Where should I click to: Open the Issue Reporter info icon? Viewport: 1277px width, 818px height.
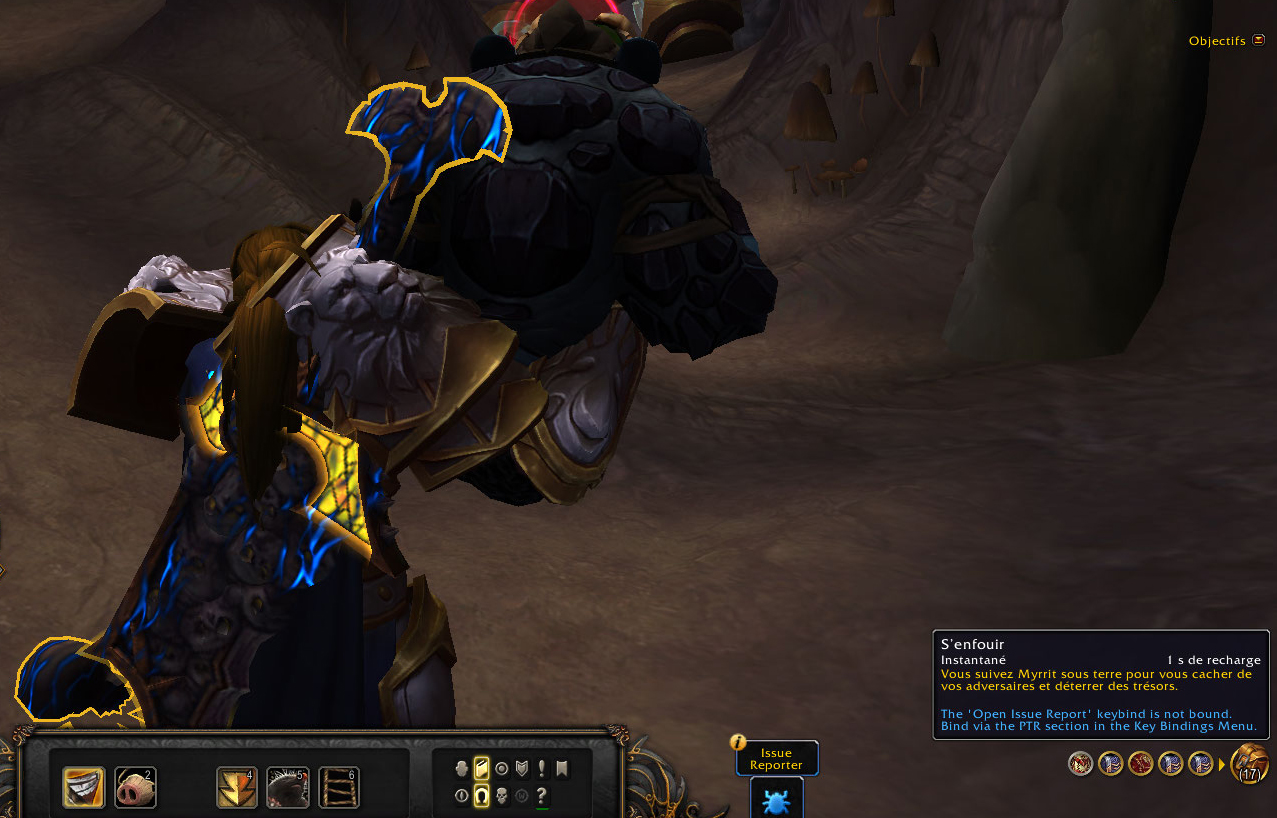click(738, 742)
